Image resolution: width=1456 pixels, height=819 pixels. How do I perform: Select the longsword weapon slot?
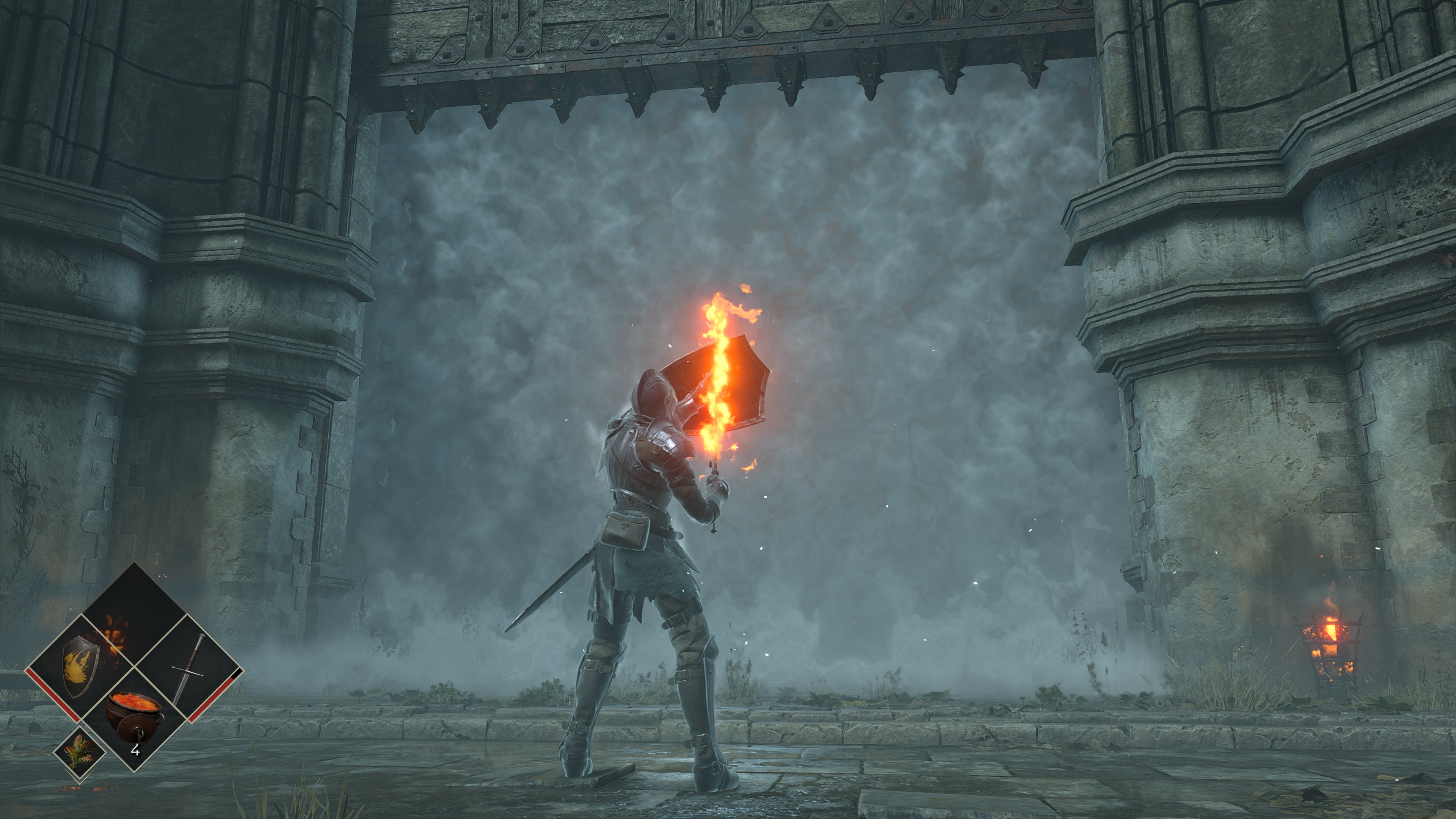point(189,668)
